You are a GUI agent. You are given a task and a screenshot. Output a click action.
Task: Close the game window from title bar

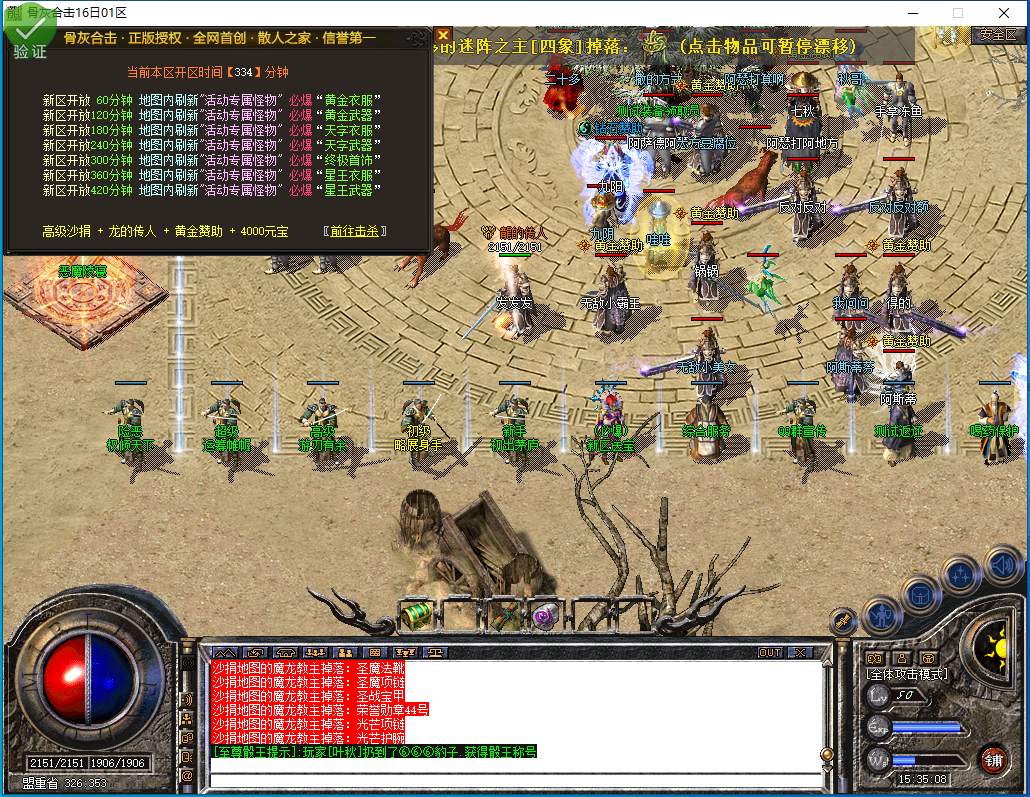pyautogui.click(x=1004, y=13)
